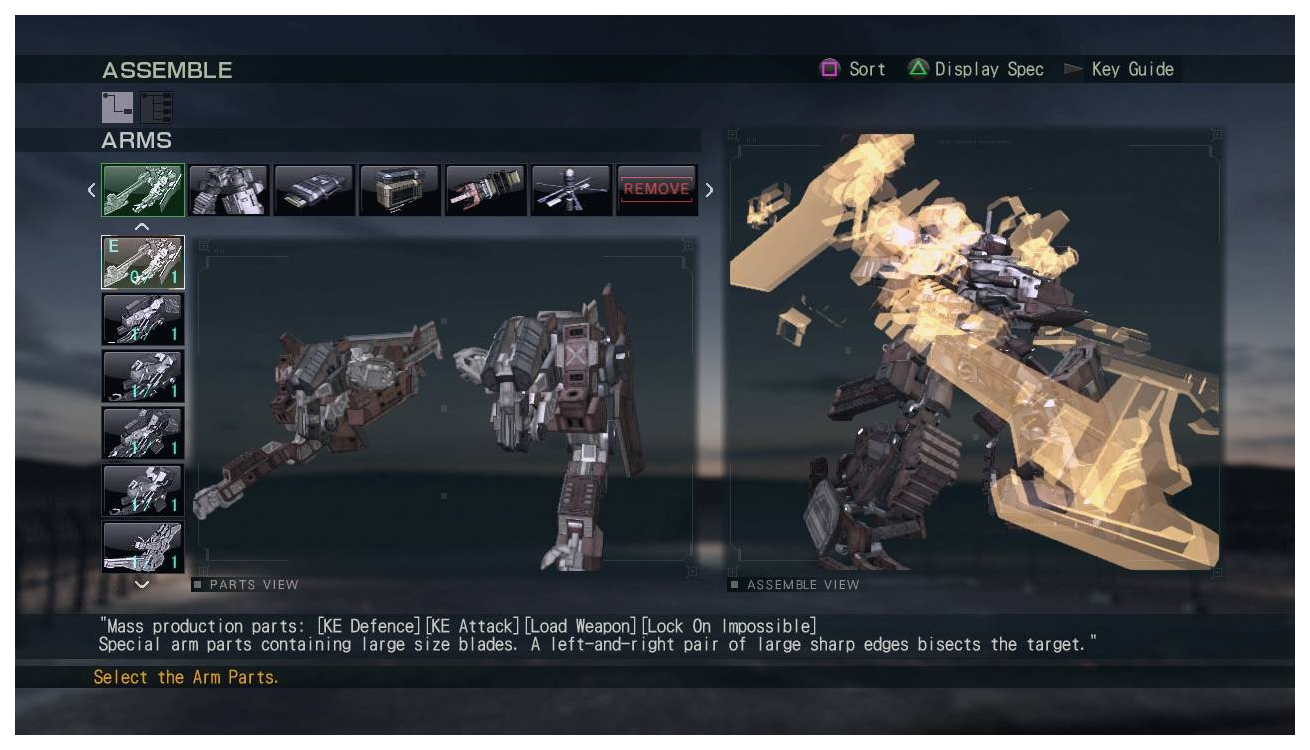This screenshot has height=750, width=1310.
Task: Click the REMOVE button to unequip arms
Action: (x=656, y=188)
